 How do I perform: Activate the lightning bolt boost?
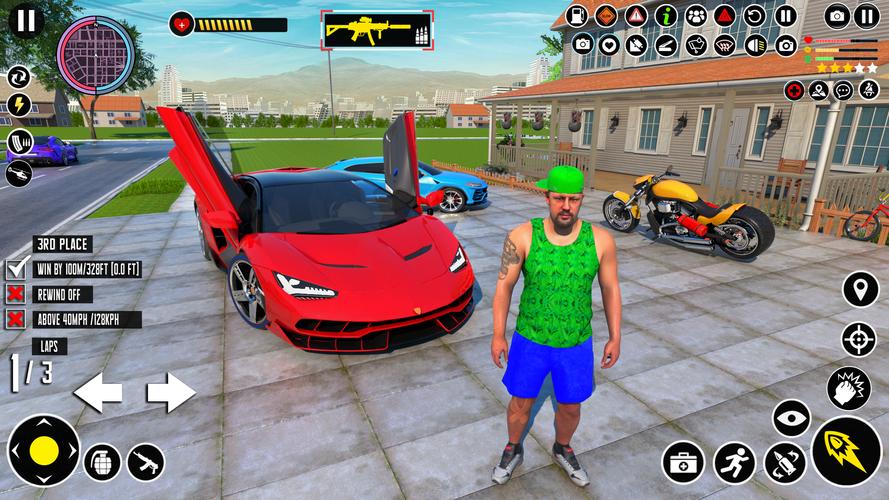(x=19, y=106)
